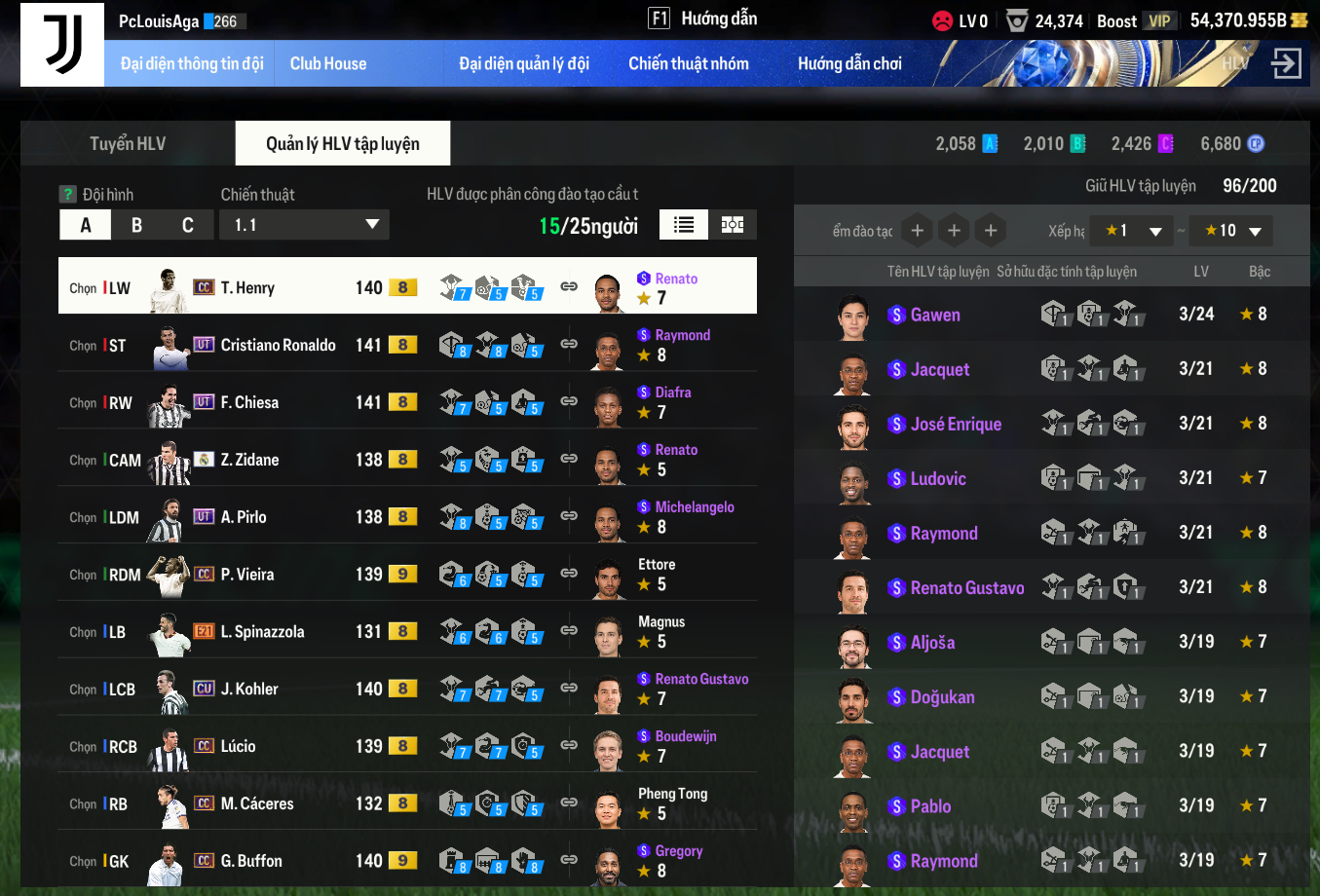Open the maximum star 10 dropdown

coord(1231,231)
